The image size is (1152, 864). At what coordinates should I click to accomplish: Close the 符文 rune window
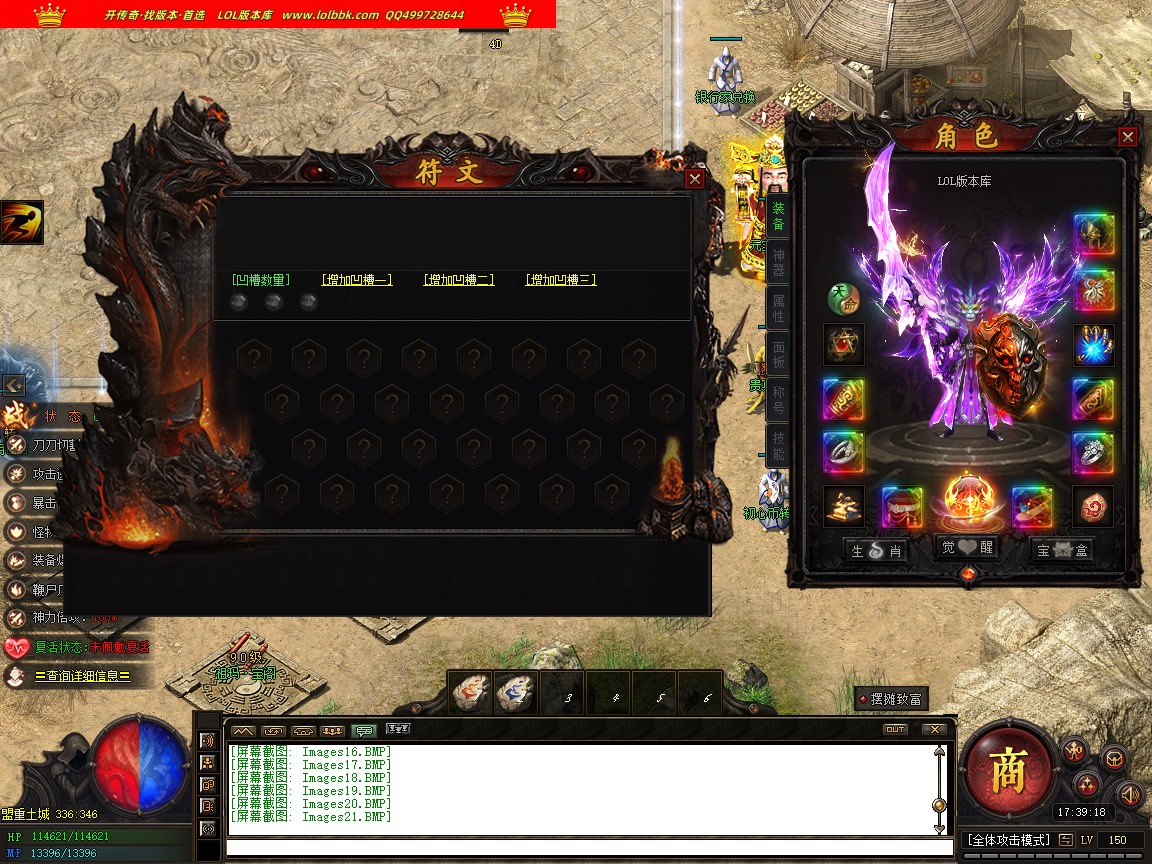pyautogui.click(x=695, y=179)
